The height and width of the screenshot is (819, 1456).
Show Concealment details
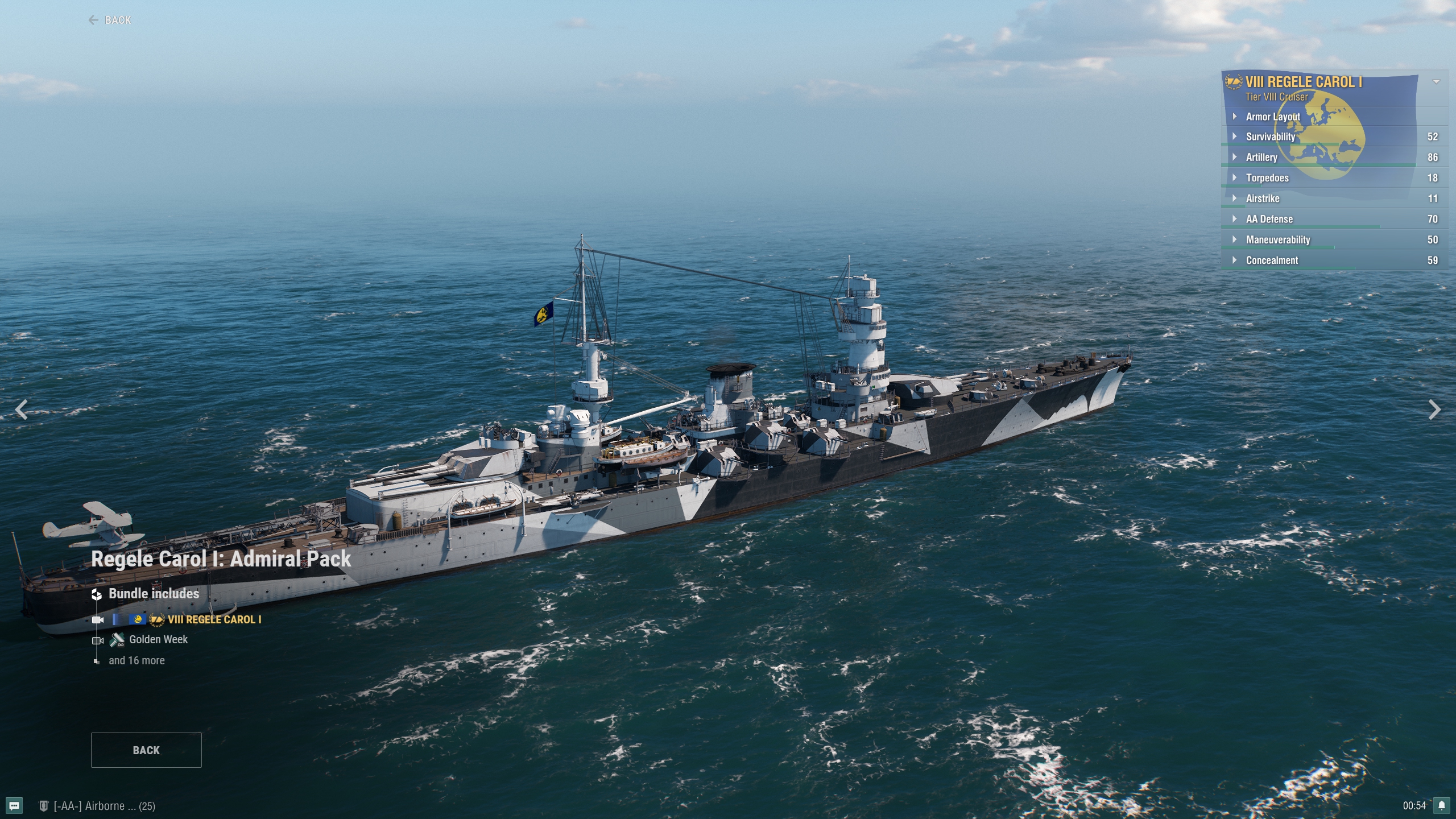click(1272, 260)
